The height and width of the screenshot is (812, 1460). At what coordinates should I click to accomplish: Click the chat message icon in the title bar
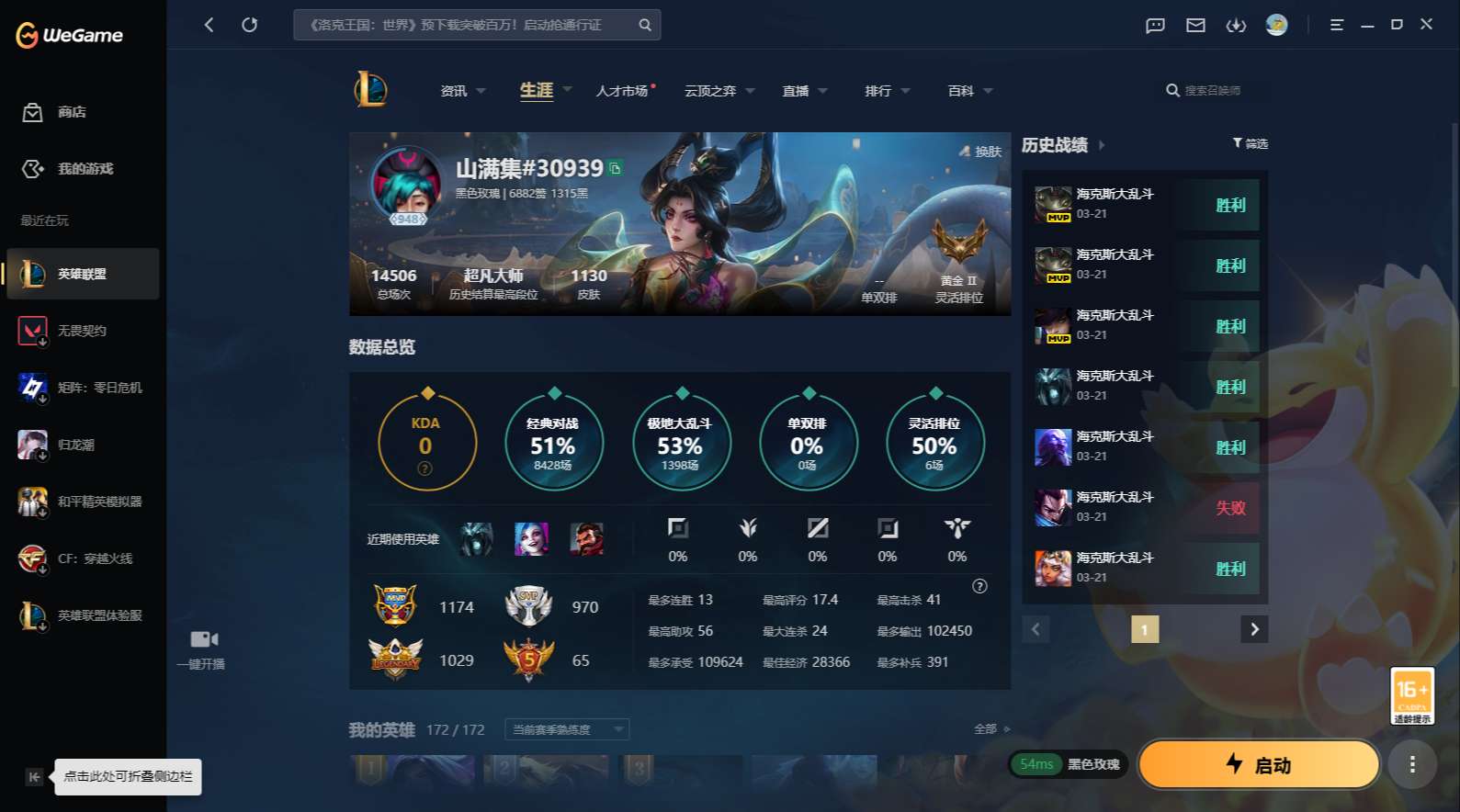coord(1154,25)
